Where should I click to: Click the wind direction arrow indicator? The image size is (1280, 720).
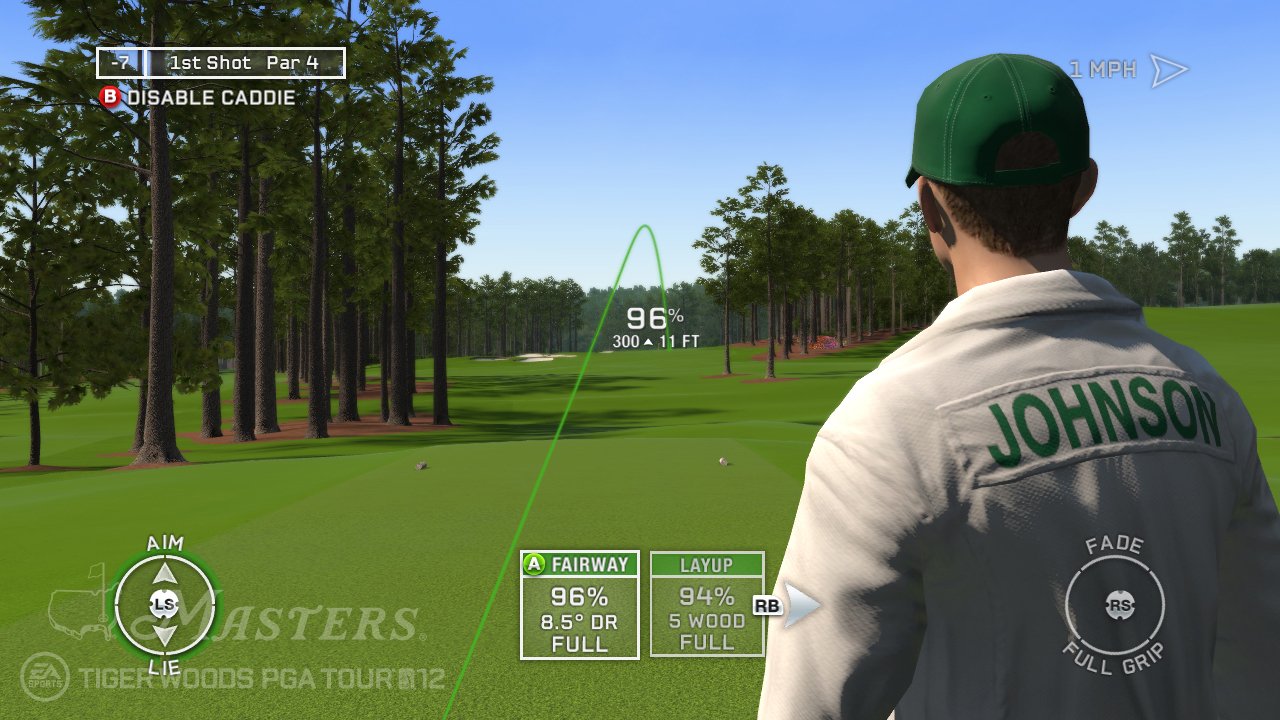[x=1170, y=68]
